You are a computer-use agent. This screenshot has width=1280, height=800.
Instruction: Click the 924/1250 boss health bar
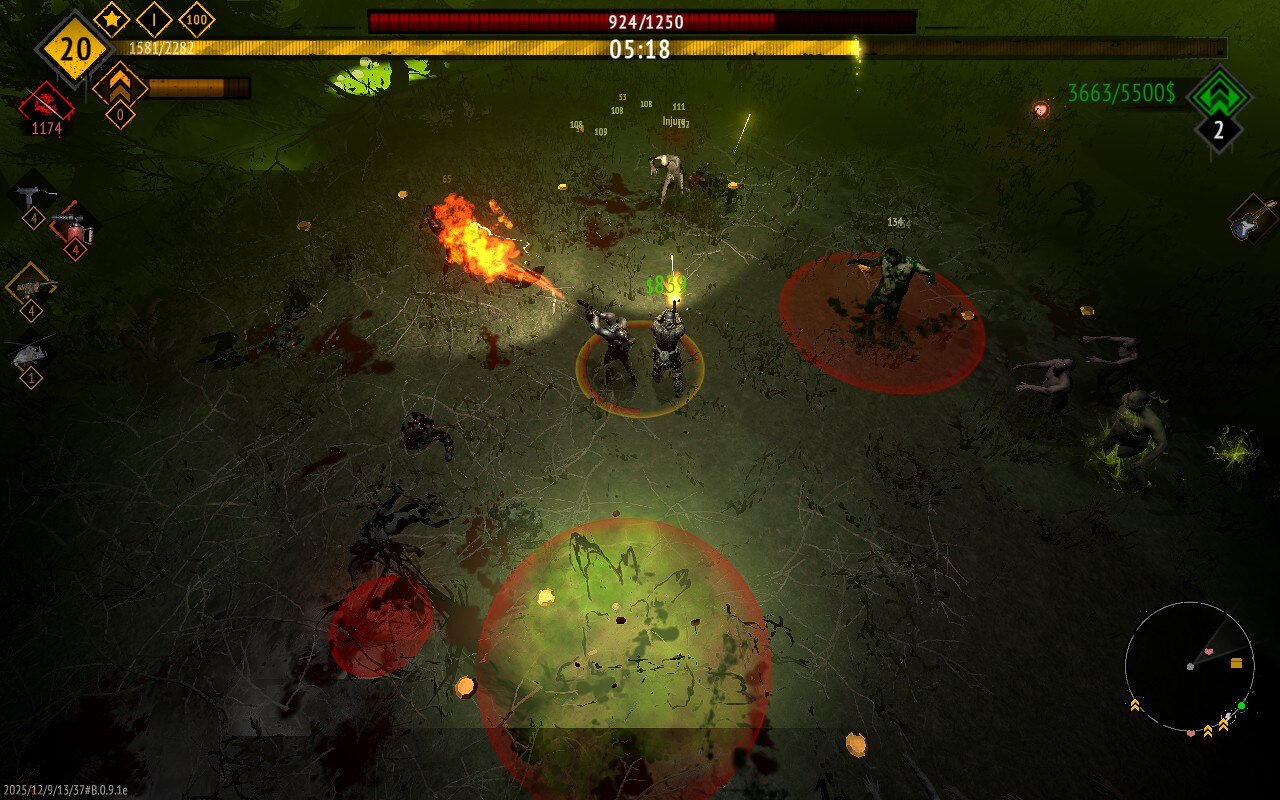pos(640,19)
